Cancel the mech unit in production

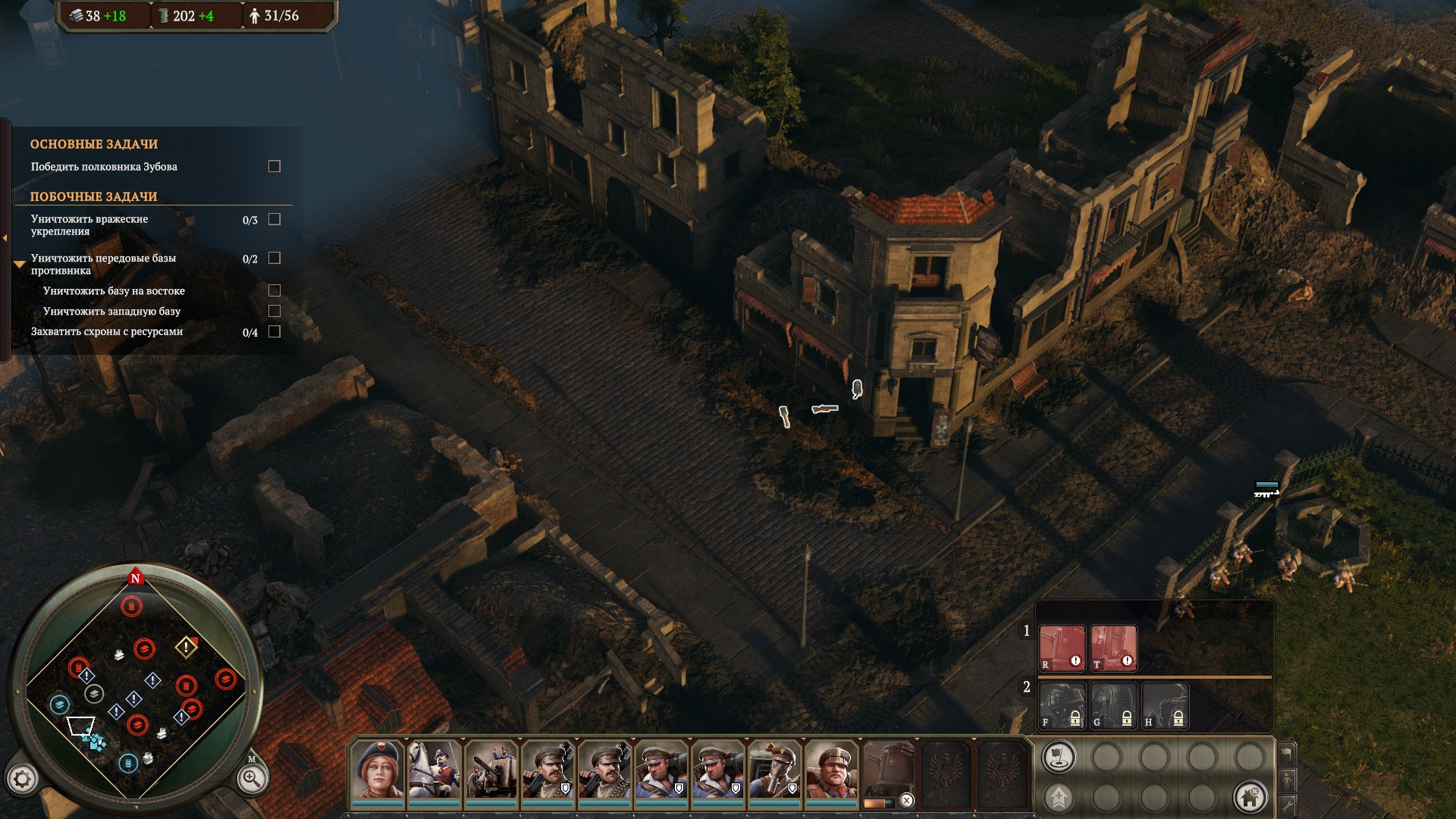coord(906,800)
